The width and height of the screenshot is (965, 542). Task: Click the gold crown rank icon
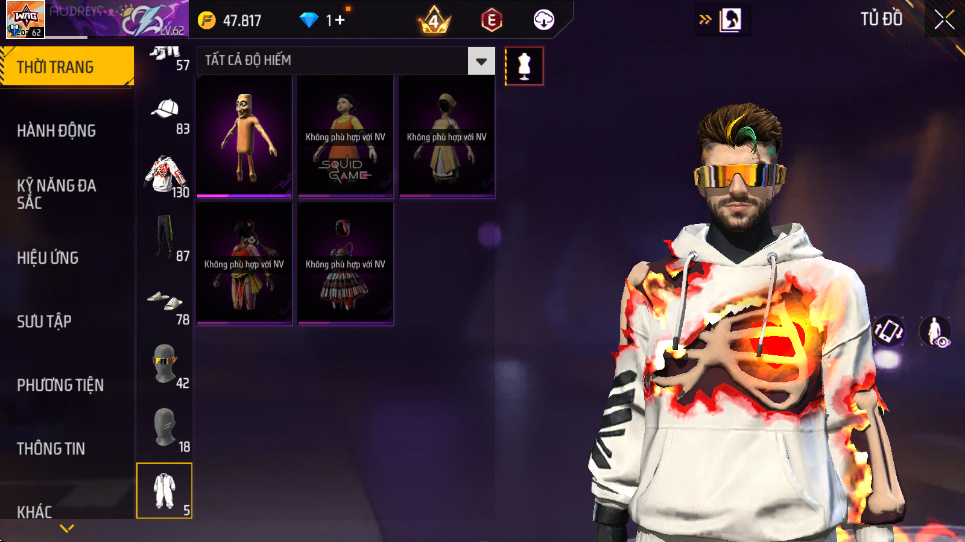pyautogui.click(x=434, y=20)
